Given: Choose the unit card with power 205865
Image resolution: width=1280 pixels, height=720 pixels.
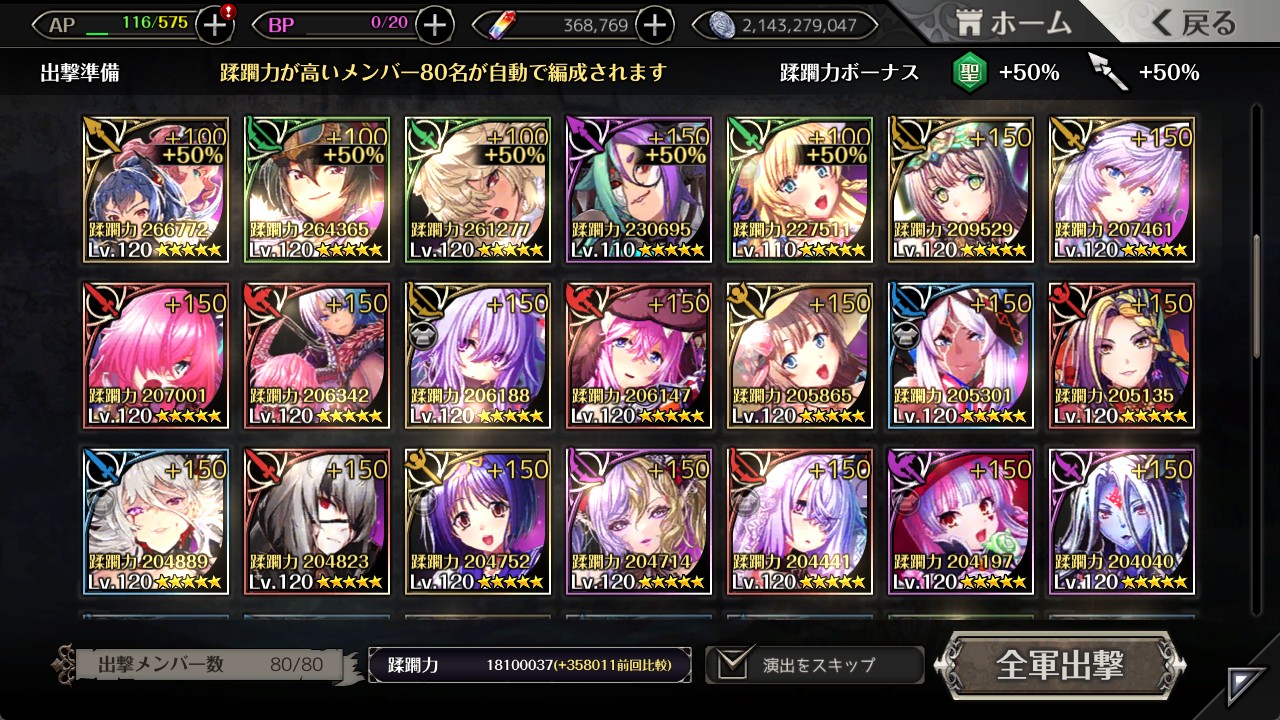Looking at the screenshot, I should 800,355.
